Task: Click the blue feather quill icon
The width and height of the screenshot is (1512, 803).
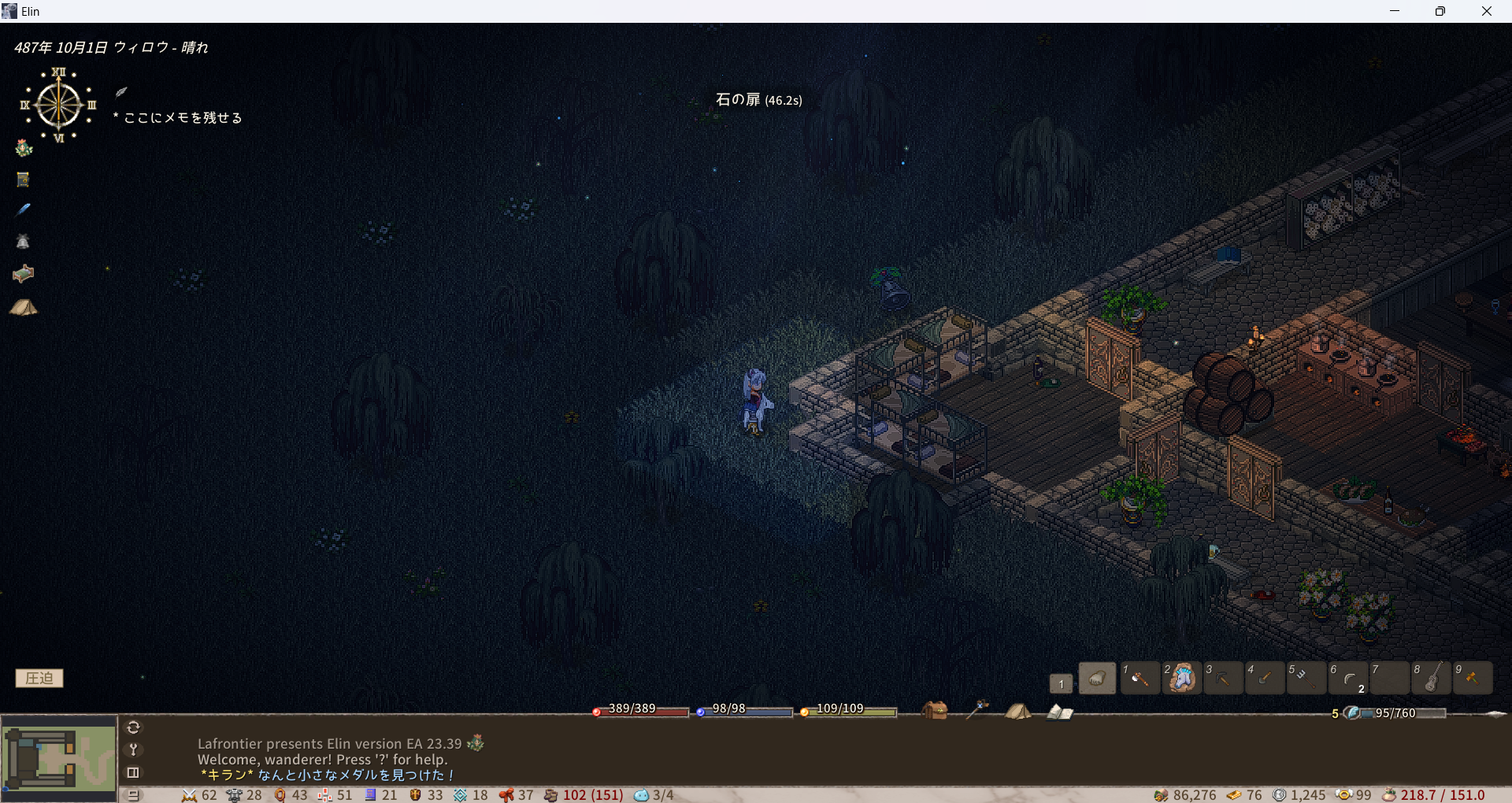Action: point(23,209)
